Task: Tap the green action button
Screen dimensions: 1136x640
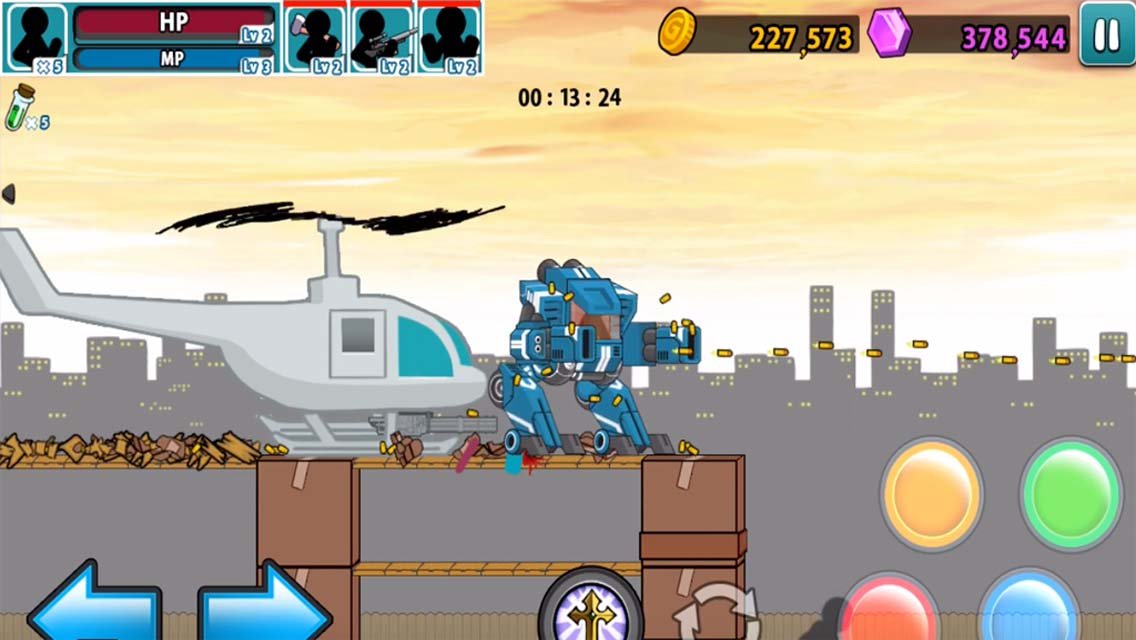Action: click(1071, 492)
